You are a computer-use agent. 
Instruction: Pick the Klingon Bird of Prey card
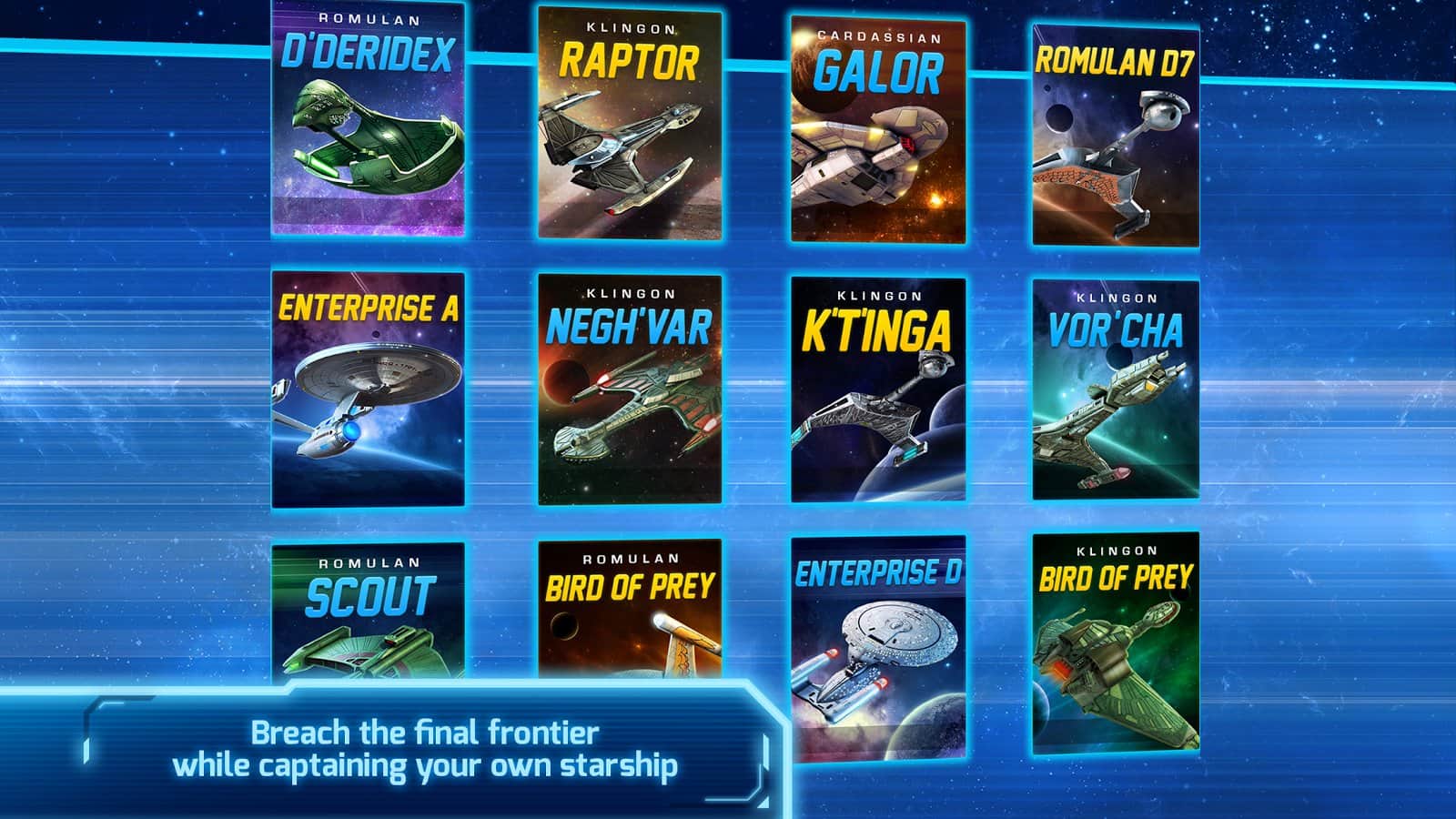(1116, 642)
